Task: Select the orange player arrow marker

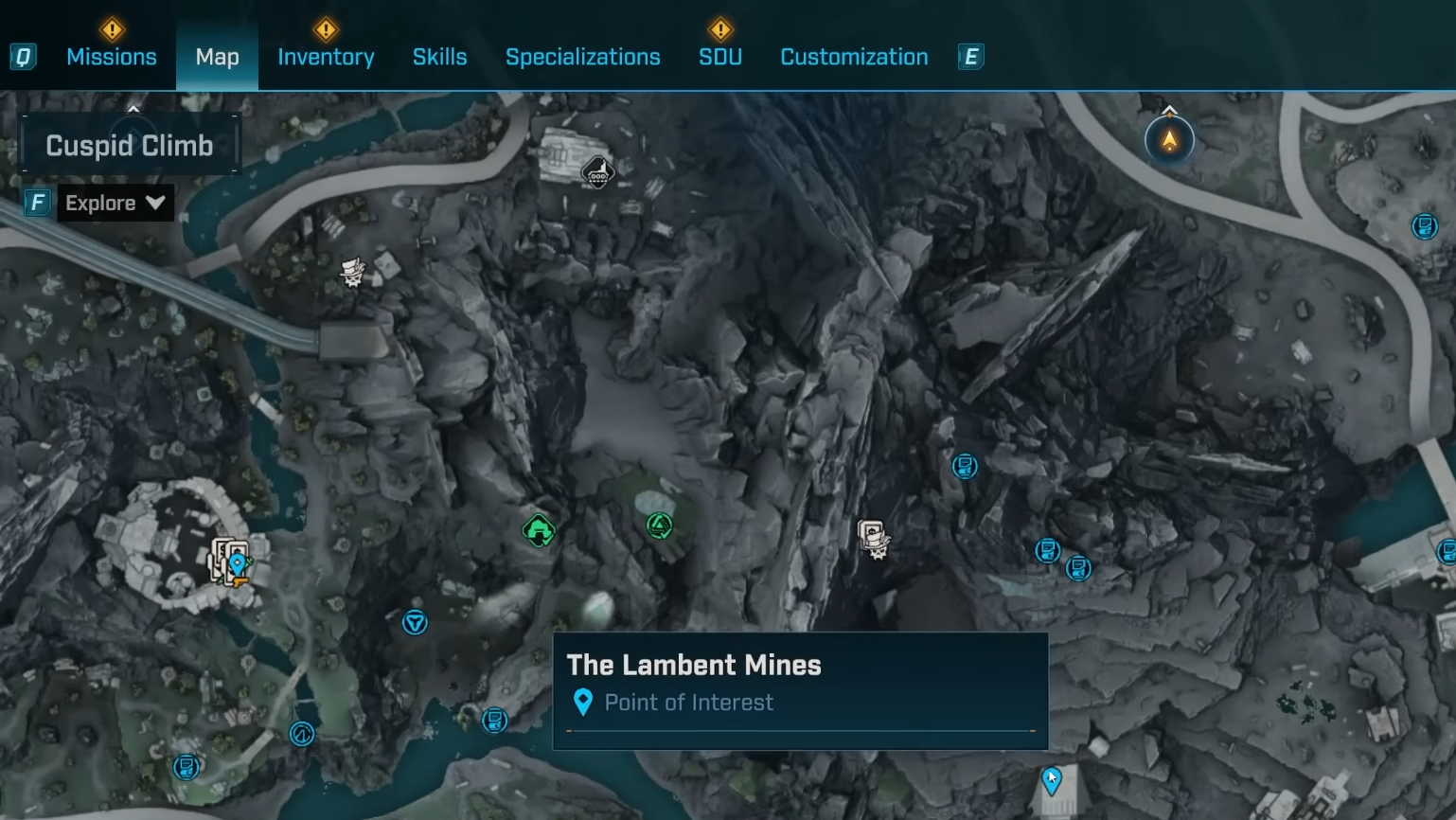Action: pos(1169,141)
